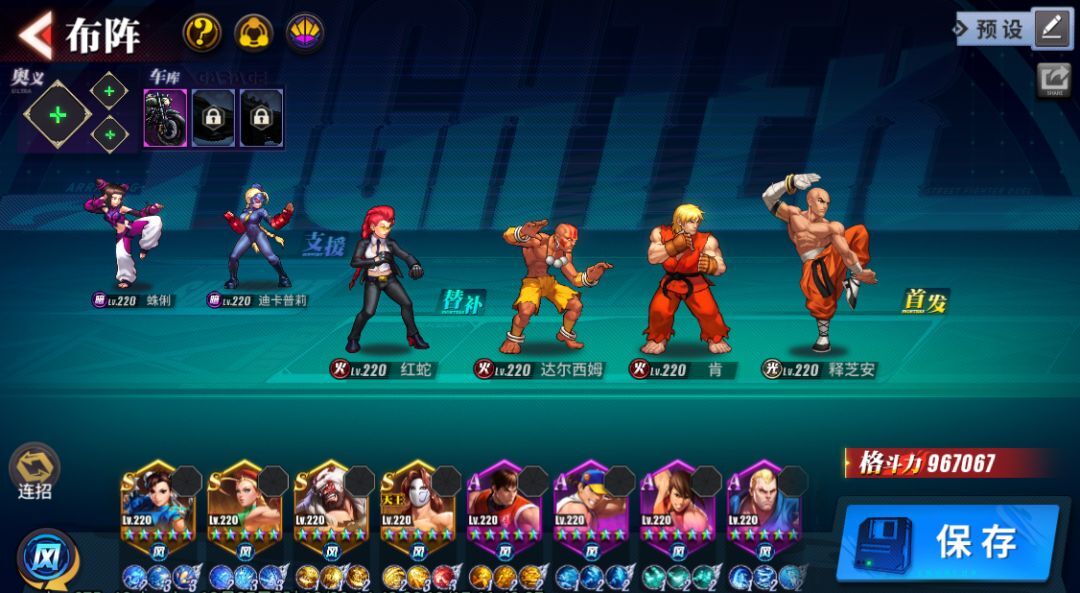Go back using the white arrow
1080x593 pixels.
35,34
